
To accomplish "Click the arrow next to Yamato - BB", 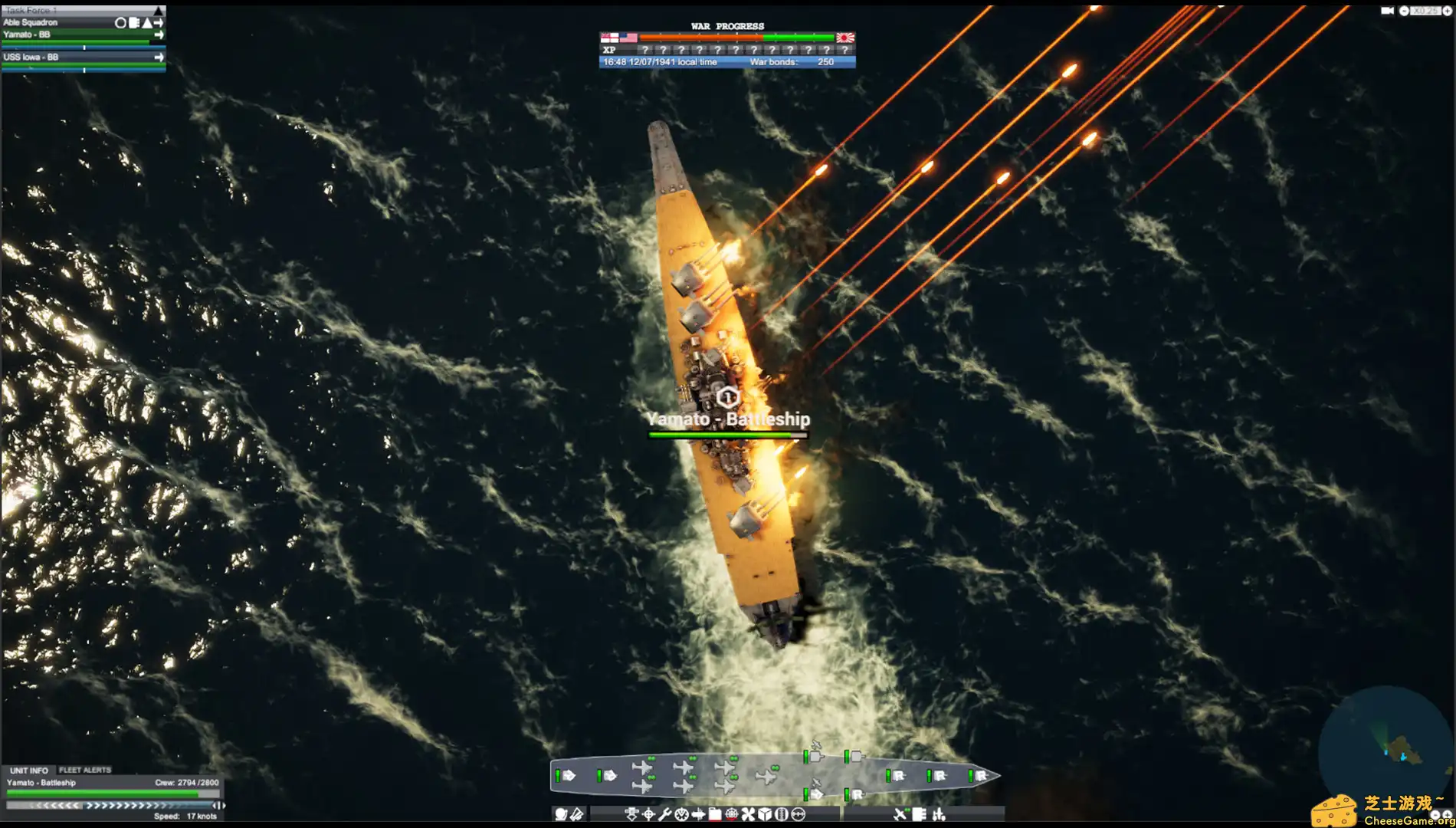I will point(158,34).
